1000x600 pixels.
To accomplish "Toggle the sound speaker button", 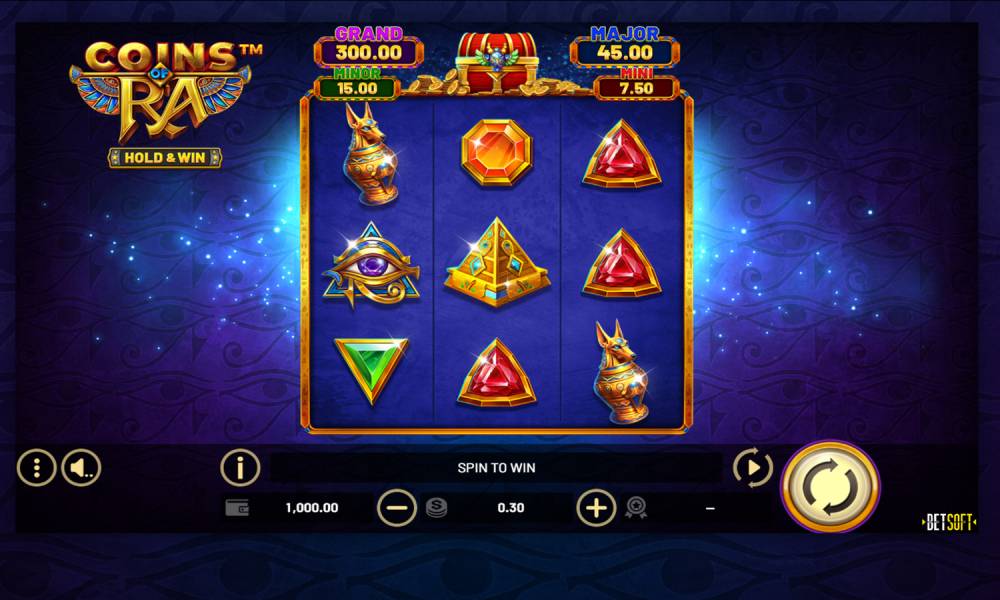I will click(81, 467).
